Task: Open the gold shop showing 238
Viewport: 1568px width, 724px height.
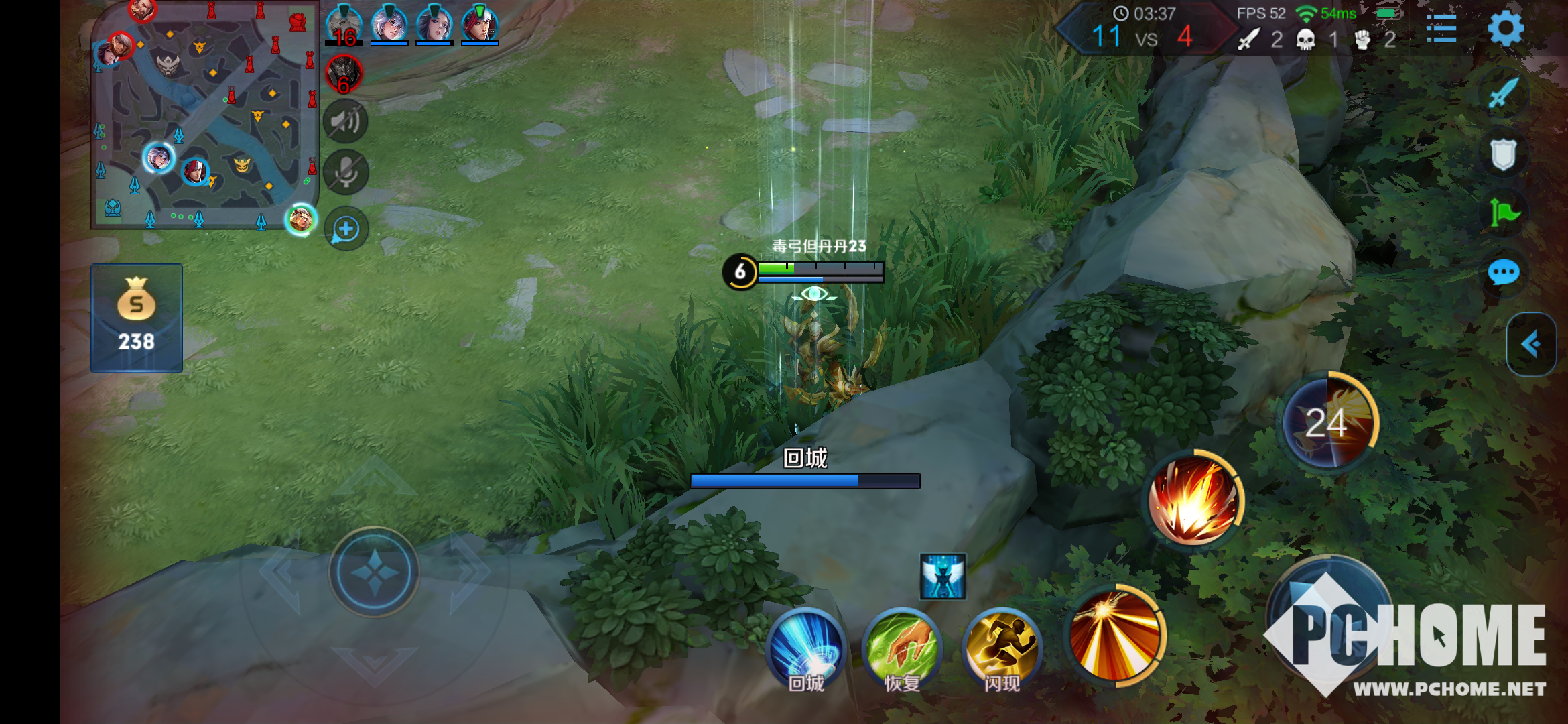Action: pyautogui.click(x=137, y=318)
